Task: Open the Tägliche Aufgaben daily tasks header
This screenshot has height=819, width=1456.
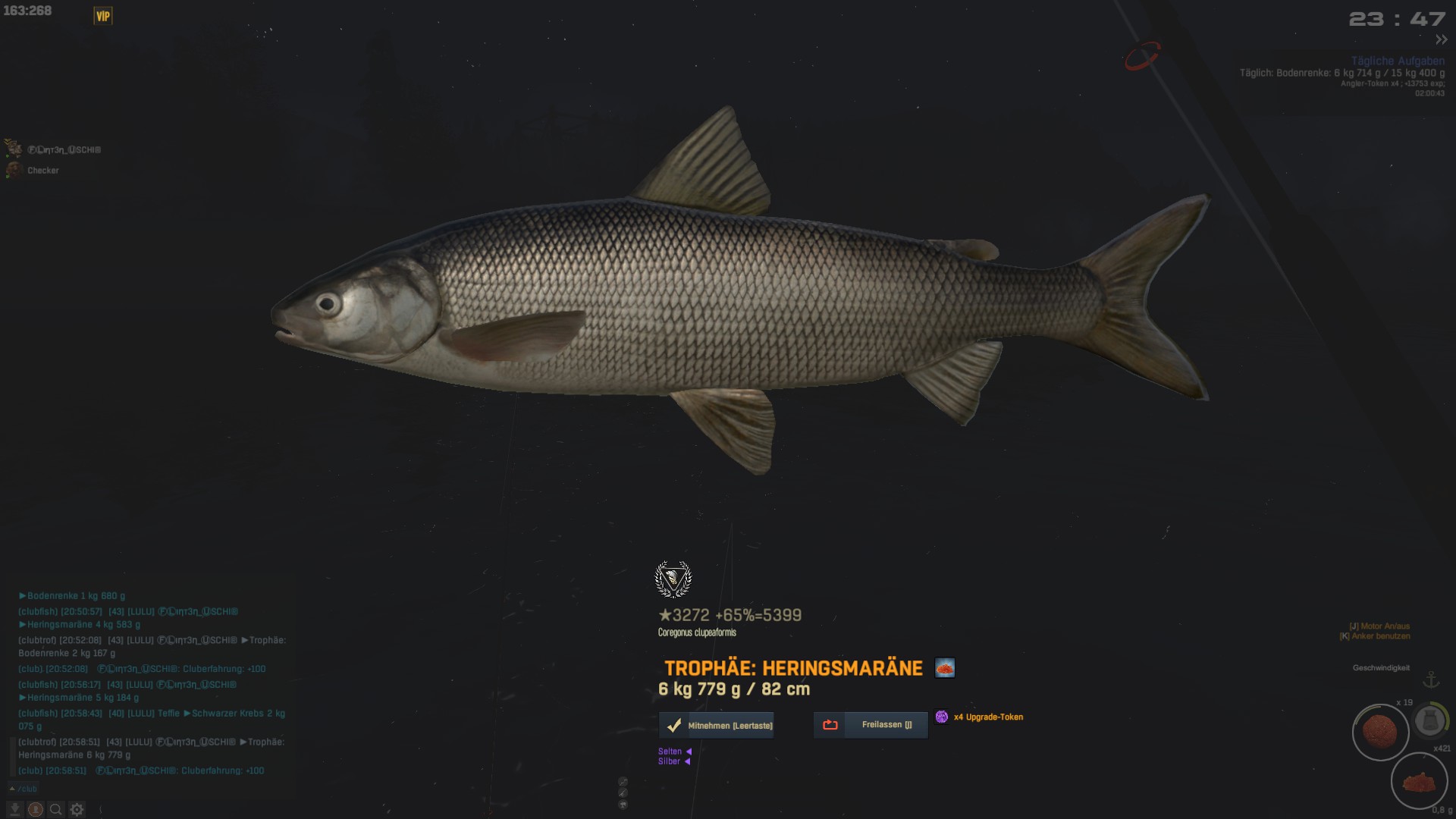Action: coord(1397,61)
